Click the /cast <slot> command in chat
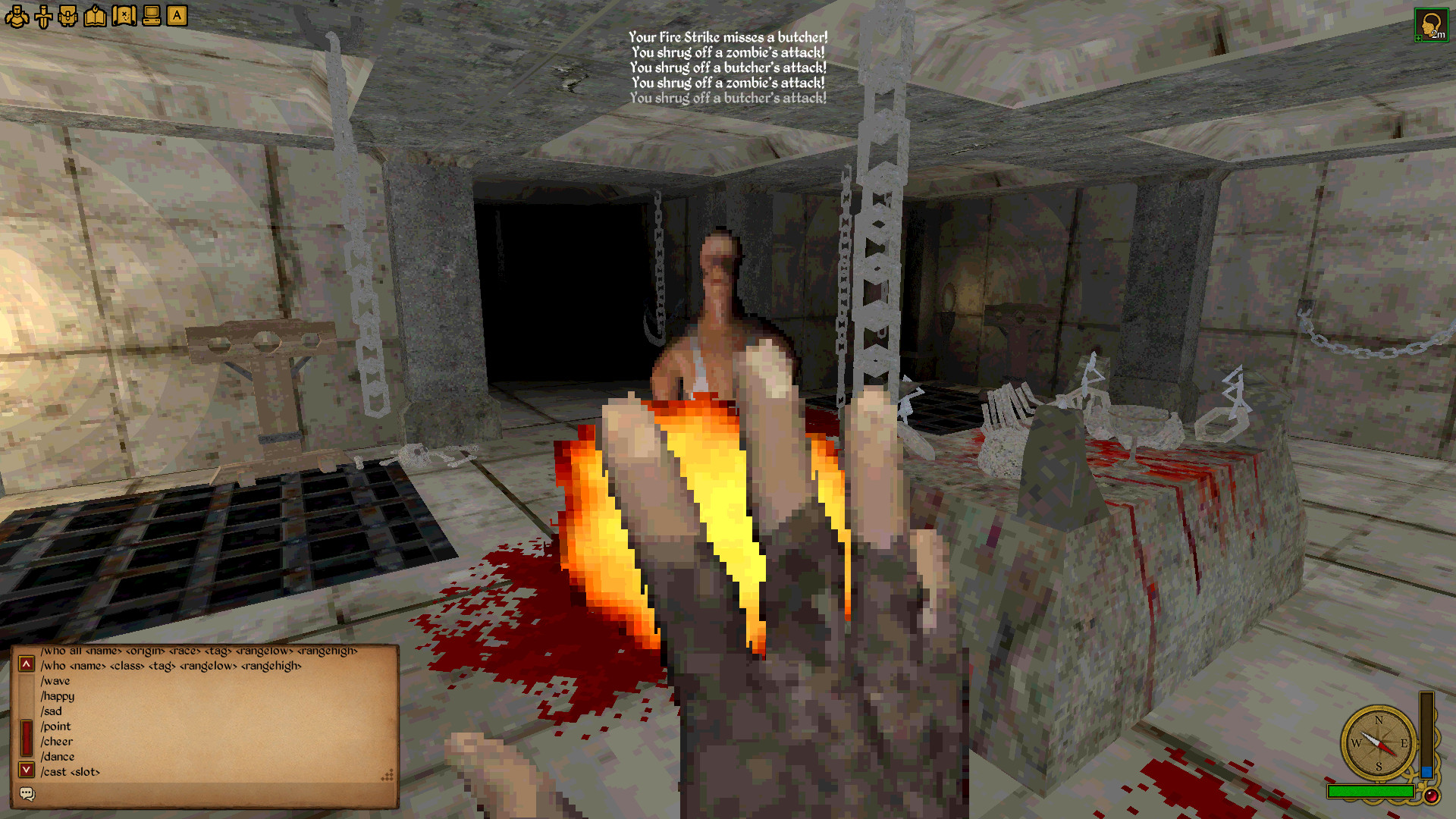This screenshot has width=1456, height=819. tap(70, 770)
